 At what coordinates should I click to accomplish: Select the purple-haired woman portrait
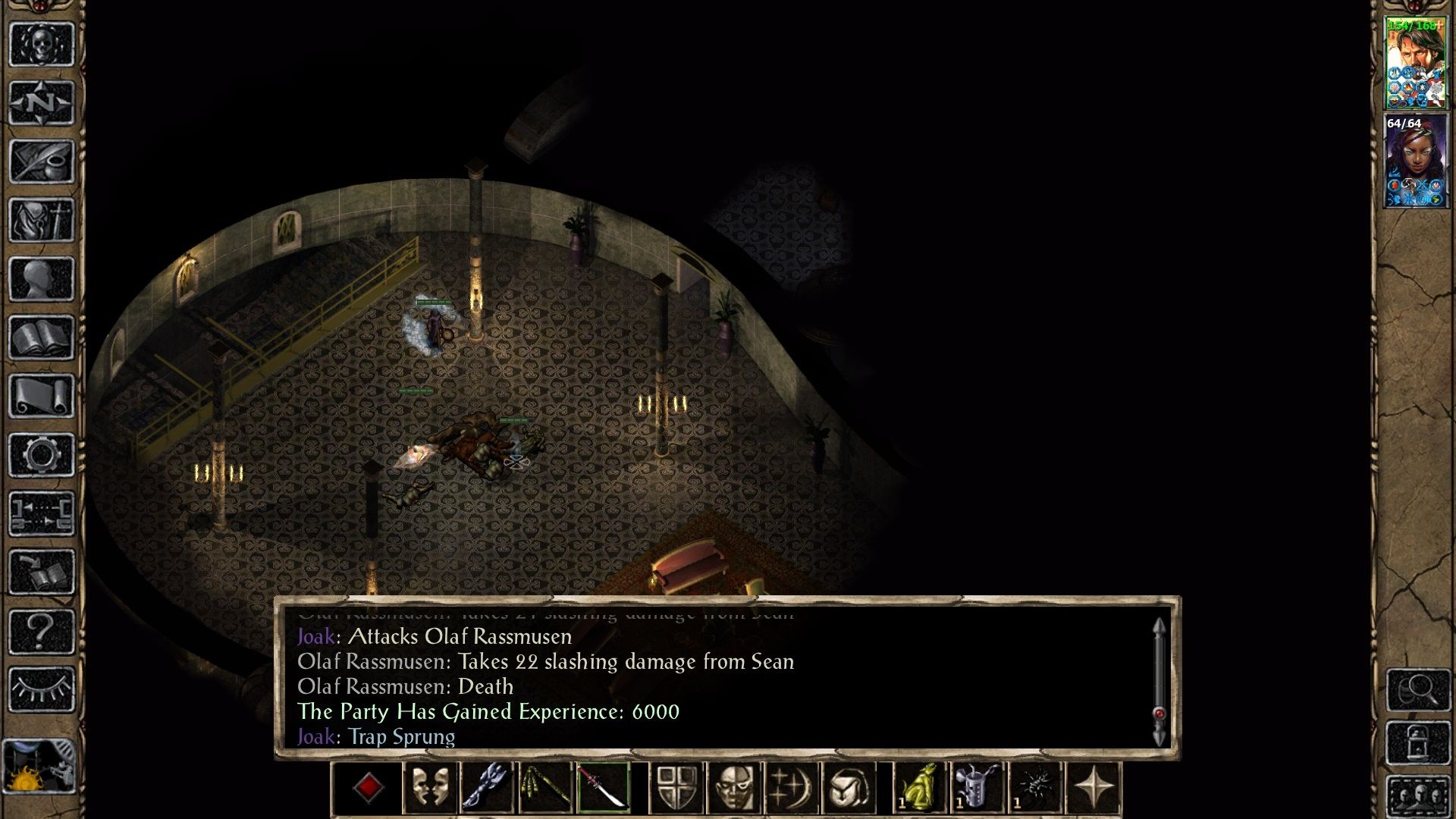[1415, 162]
